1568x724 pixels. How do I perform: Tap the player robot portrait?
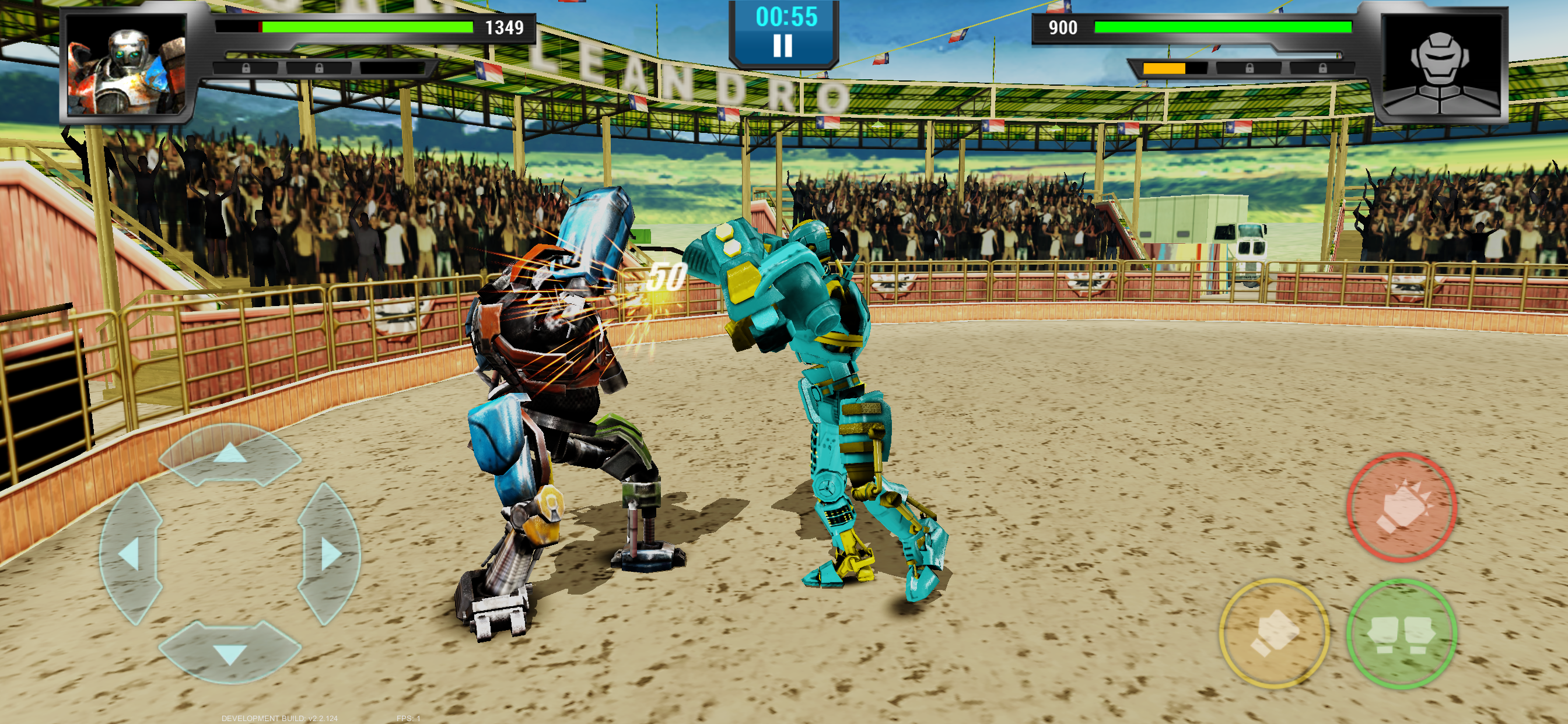click(127, 65)
